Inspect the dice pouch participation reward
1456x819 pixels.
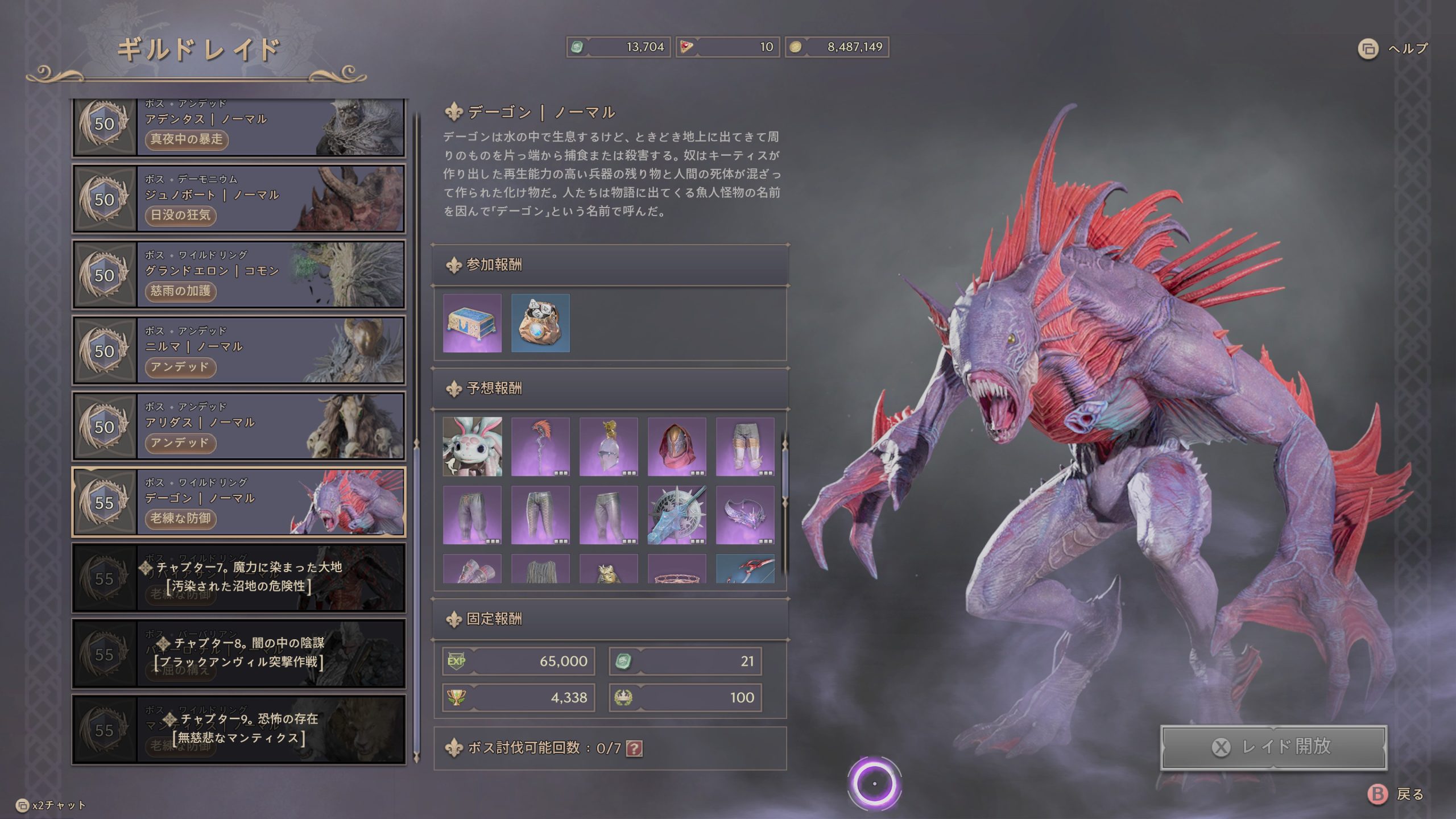point(540,323)
